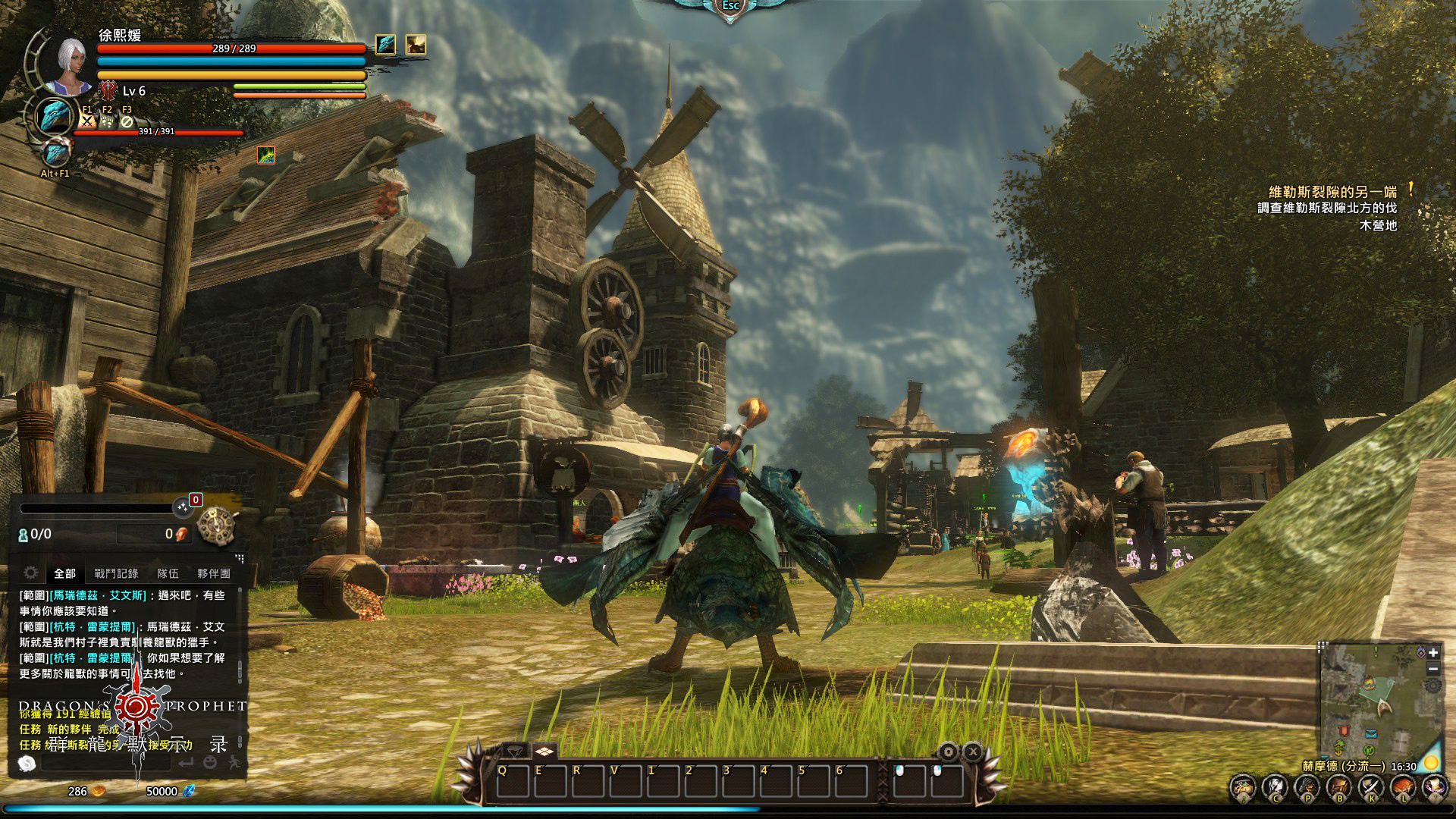
Task: Zoom out the minimap with minus button
Action: (x=1433, y=669)
